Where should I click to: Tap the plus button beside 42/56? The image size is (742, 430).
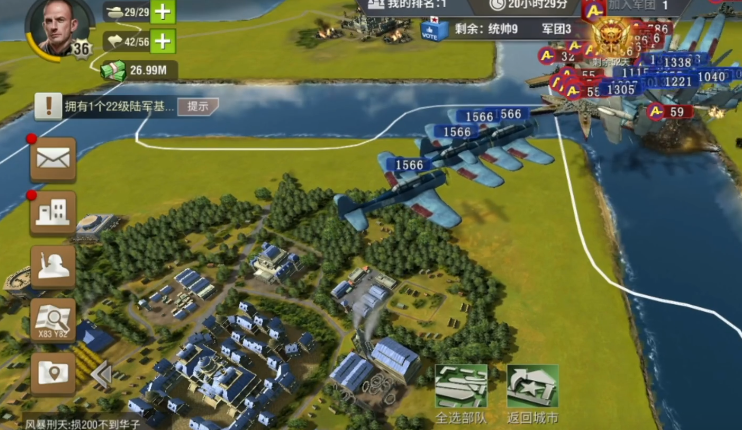click(x=161, y=42)
